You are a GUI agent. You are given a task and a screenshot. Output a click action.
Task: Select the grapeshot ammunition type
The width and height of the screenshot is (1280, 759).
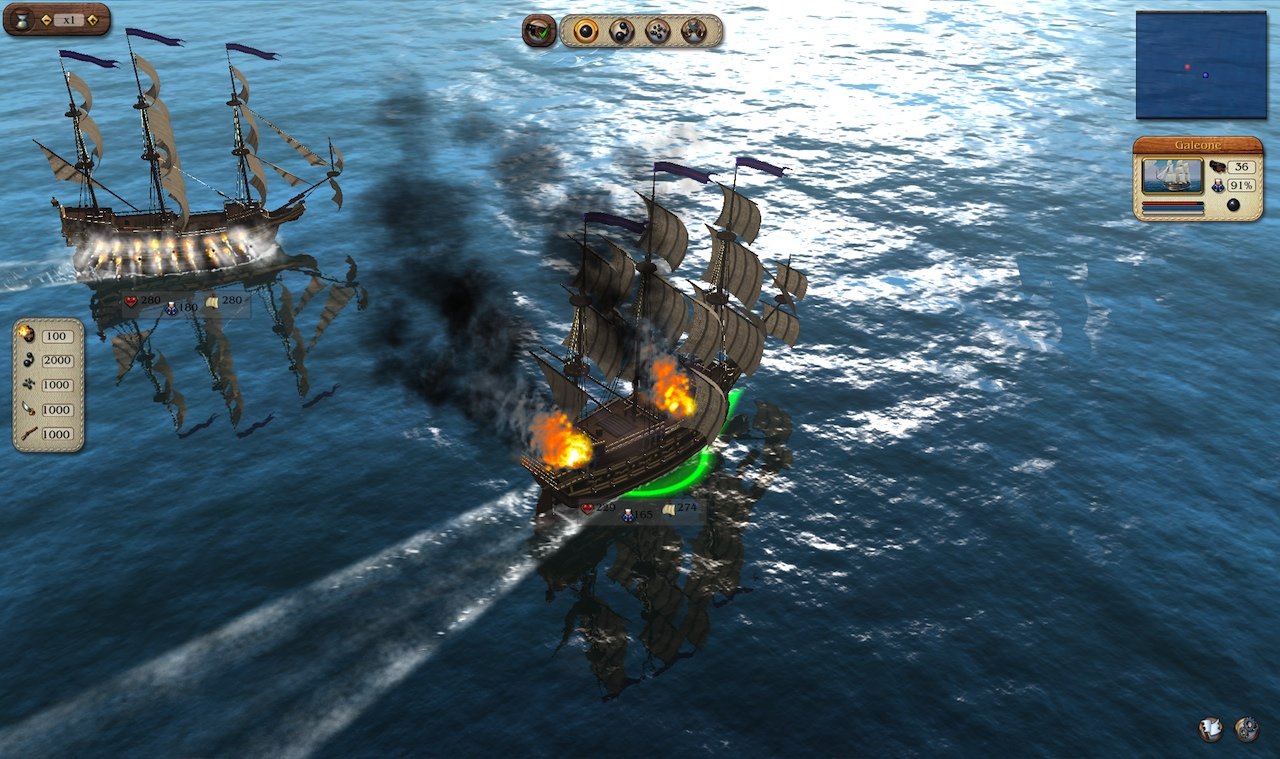click(657, 30)
